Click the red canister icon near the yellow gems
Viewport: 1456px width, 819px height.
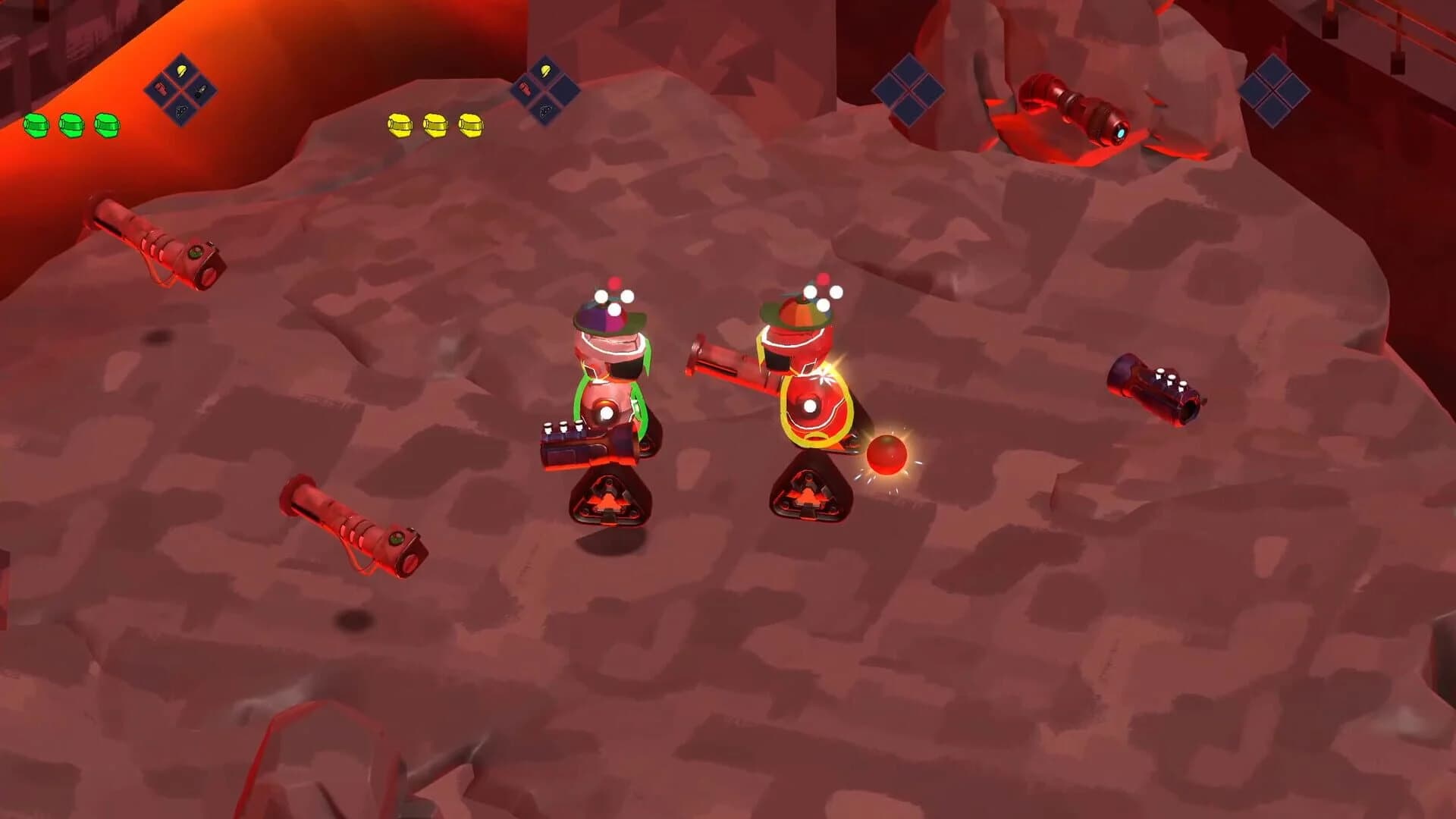tap(525, 89)
